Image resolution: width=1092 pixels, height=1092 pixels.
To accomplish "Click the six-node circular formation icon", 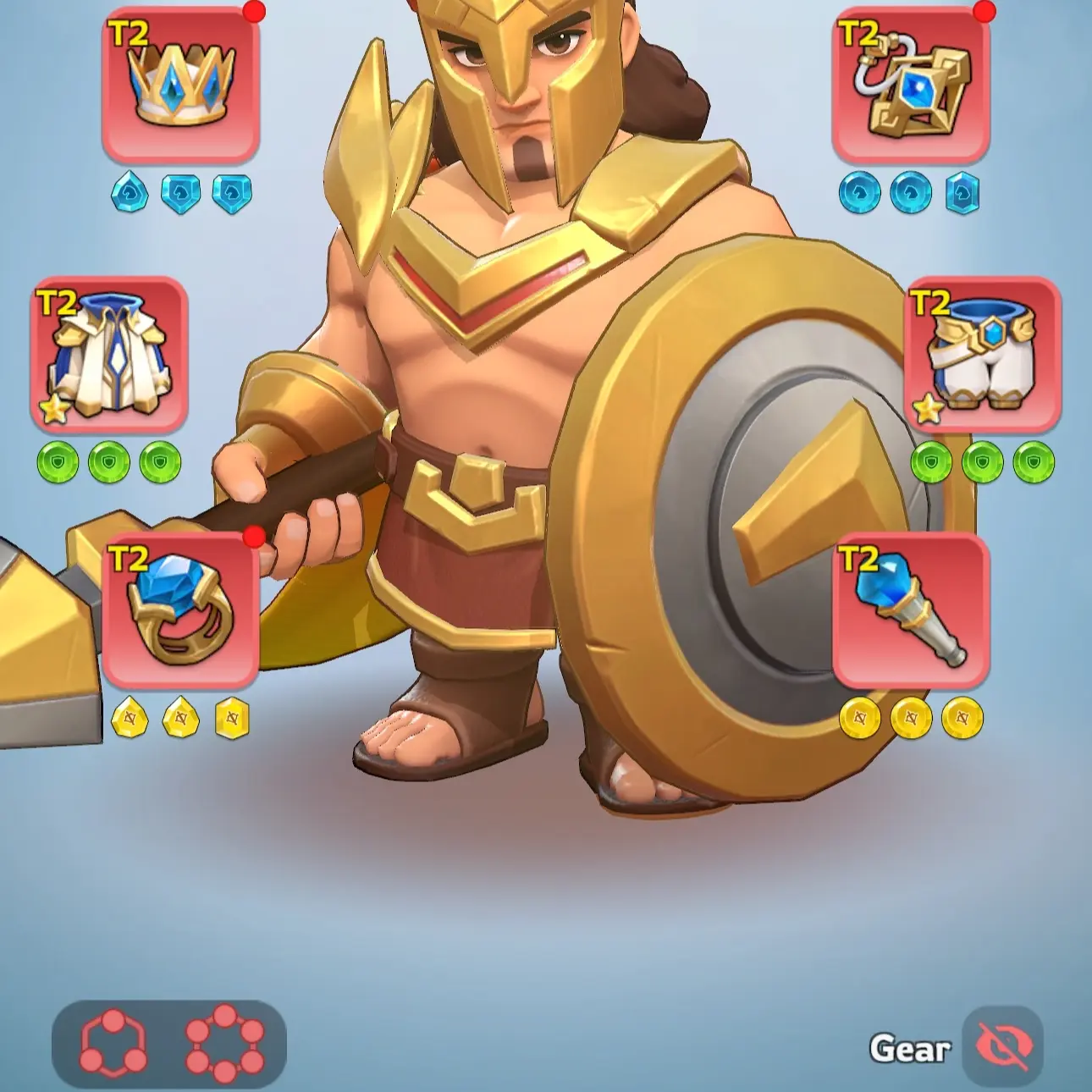I will [224, 1043].
